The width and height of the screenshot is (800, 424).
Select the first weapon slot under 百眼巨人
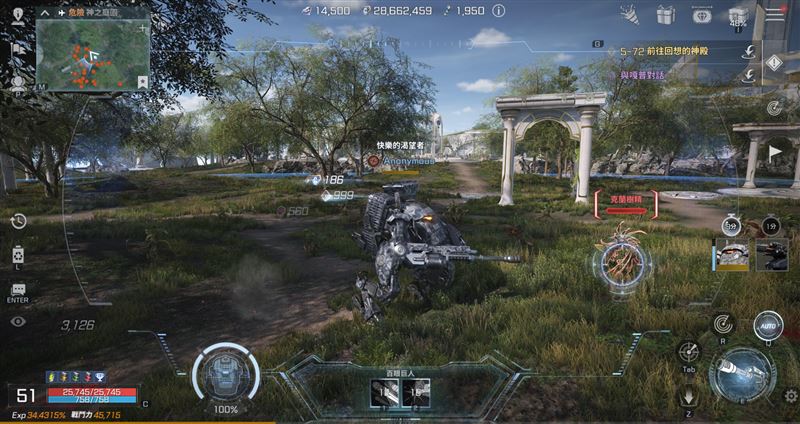(x=381, y=393)
